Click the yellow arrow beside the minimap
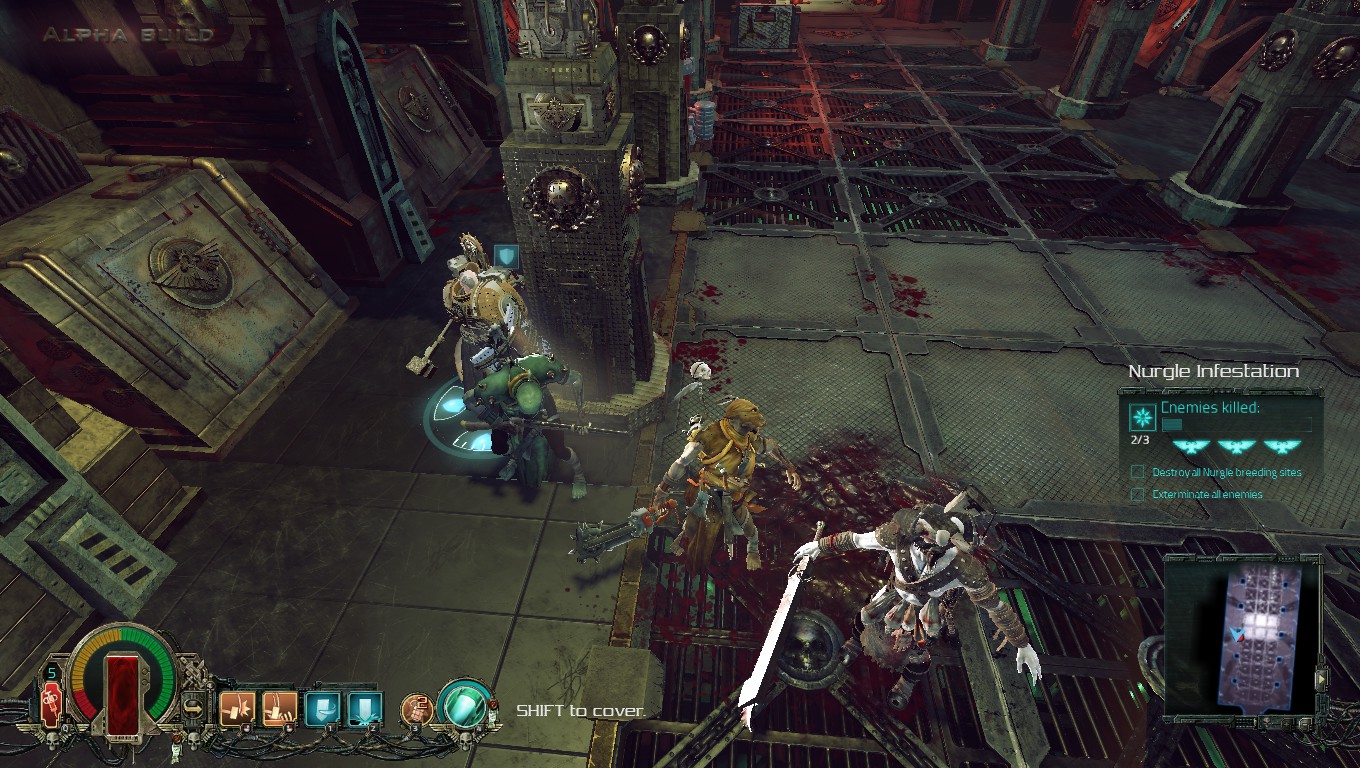 point(1321,678)
